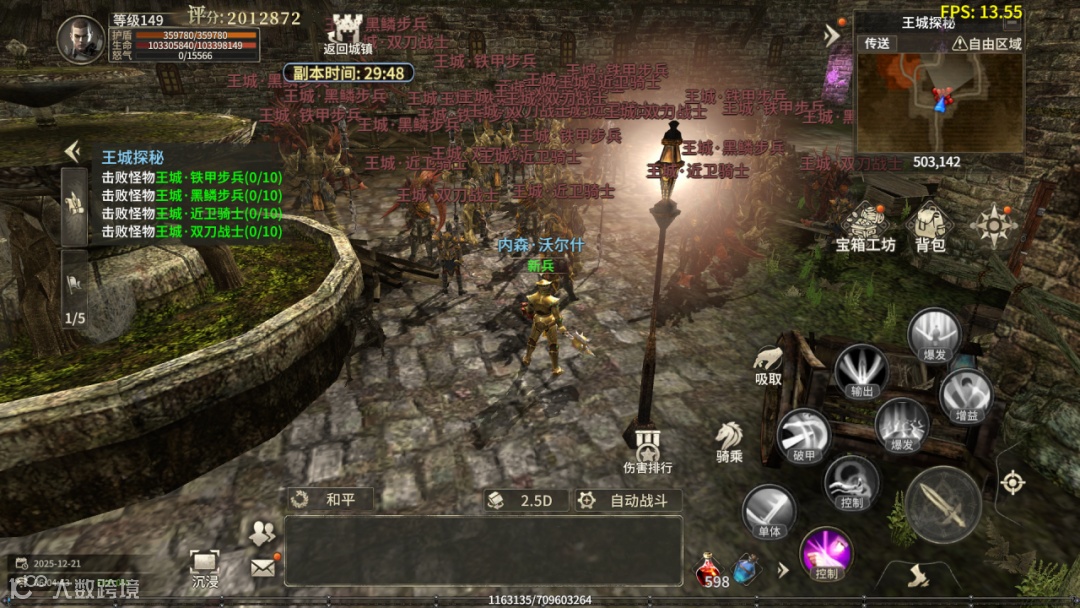Tap the large sword basic attack button
Viewport: 1080px width, 608px height.
pos(942,505)
